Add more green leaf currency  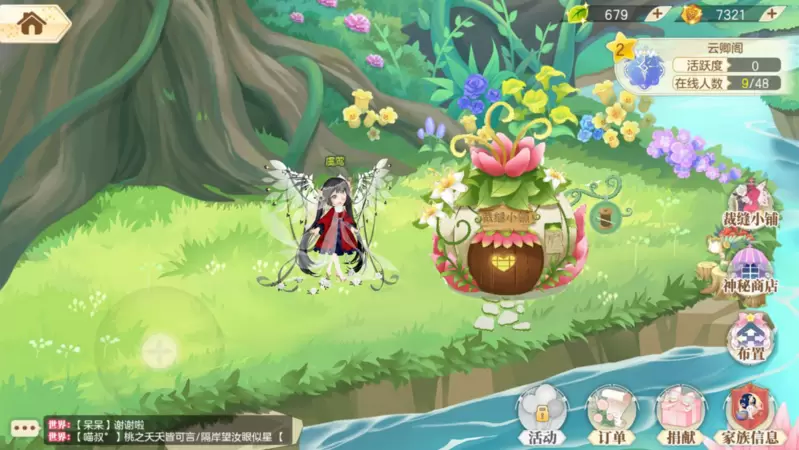656,14
